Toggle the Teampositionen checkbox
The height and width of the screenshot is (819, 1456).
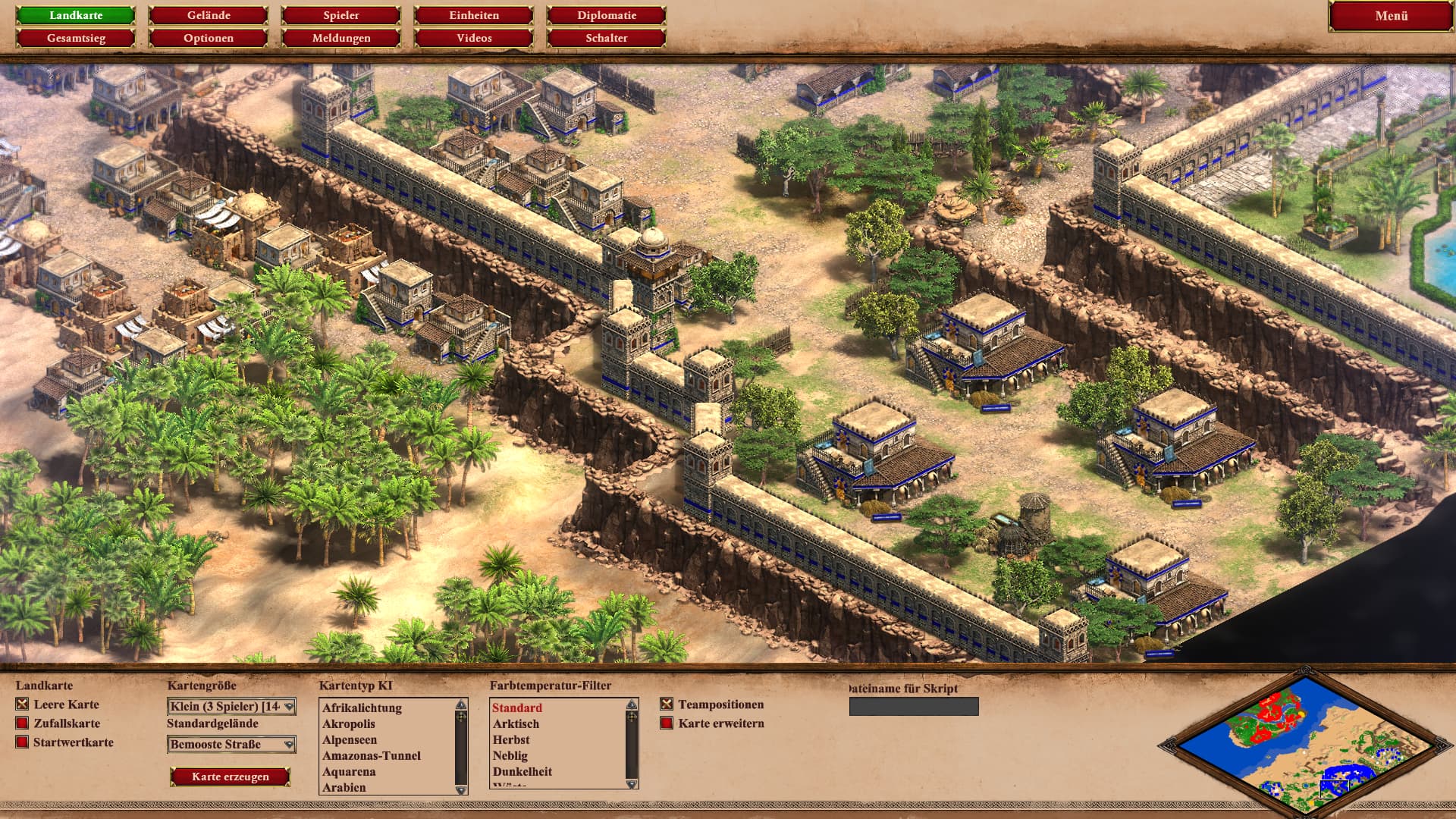coord(667,704)
